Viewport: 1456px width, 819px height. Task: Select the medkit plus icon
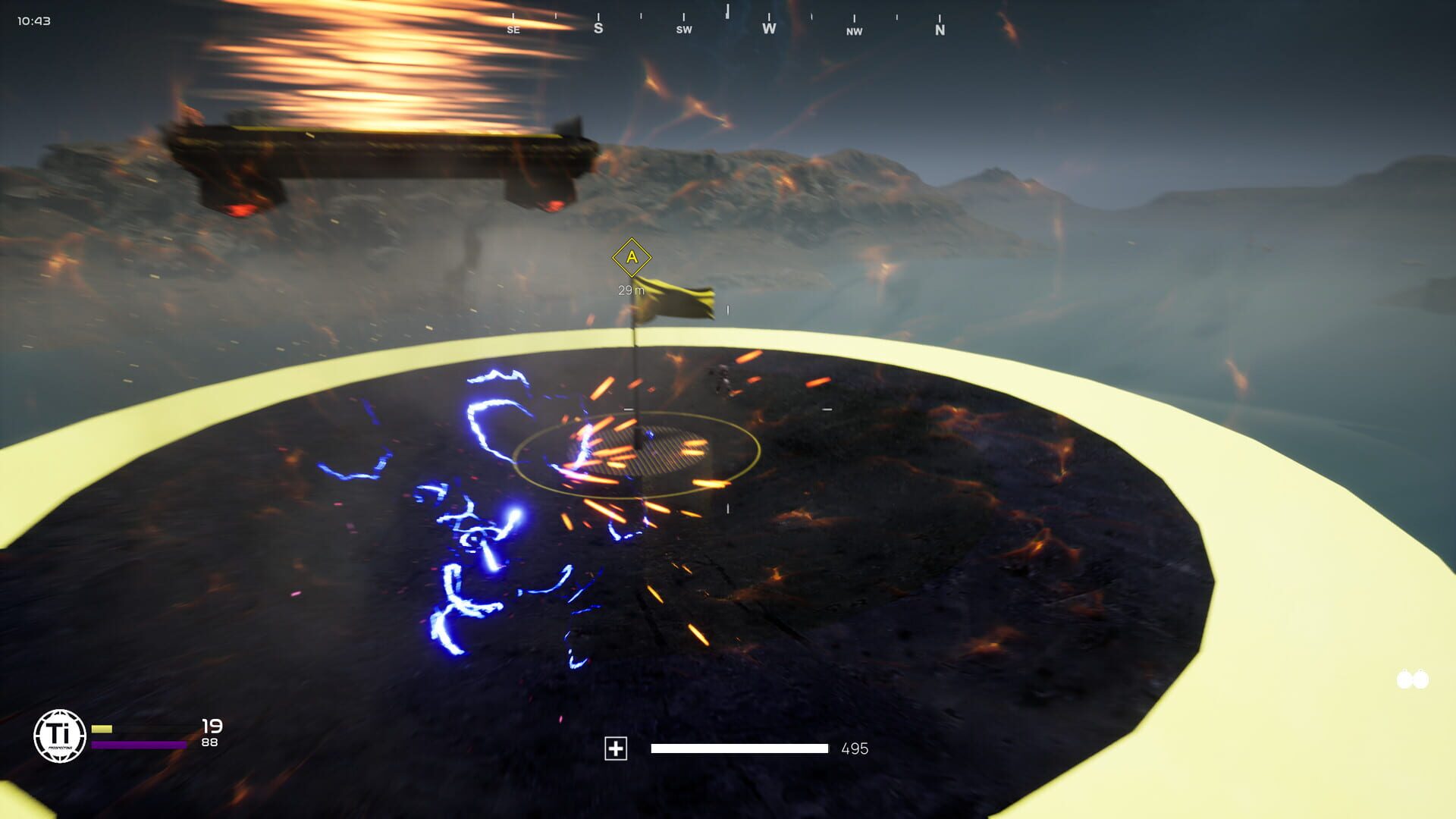click(616, 748)
